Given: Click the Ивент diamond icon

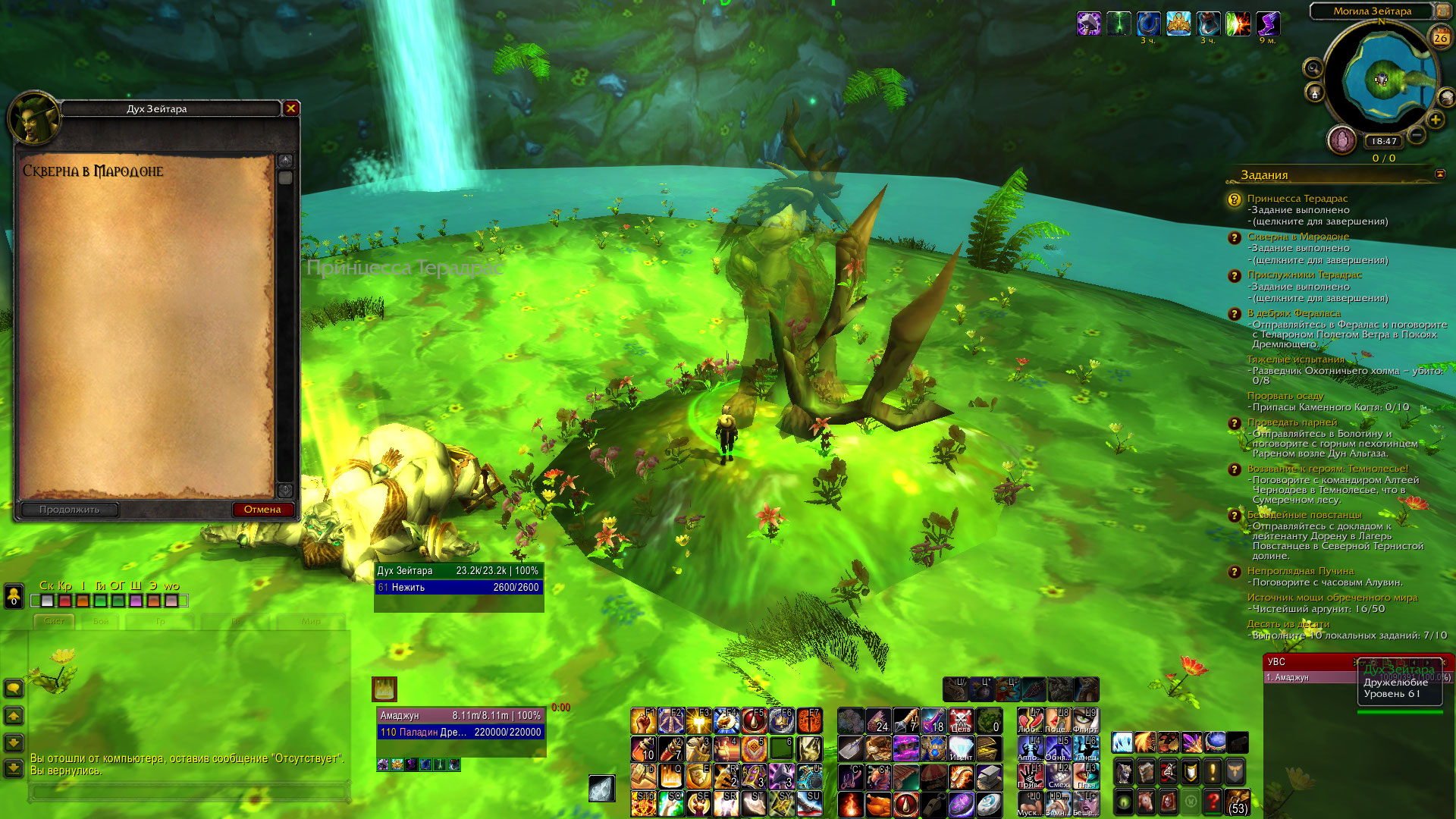Looking at the screenshot, I should [960, 748].
